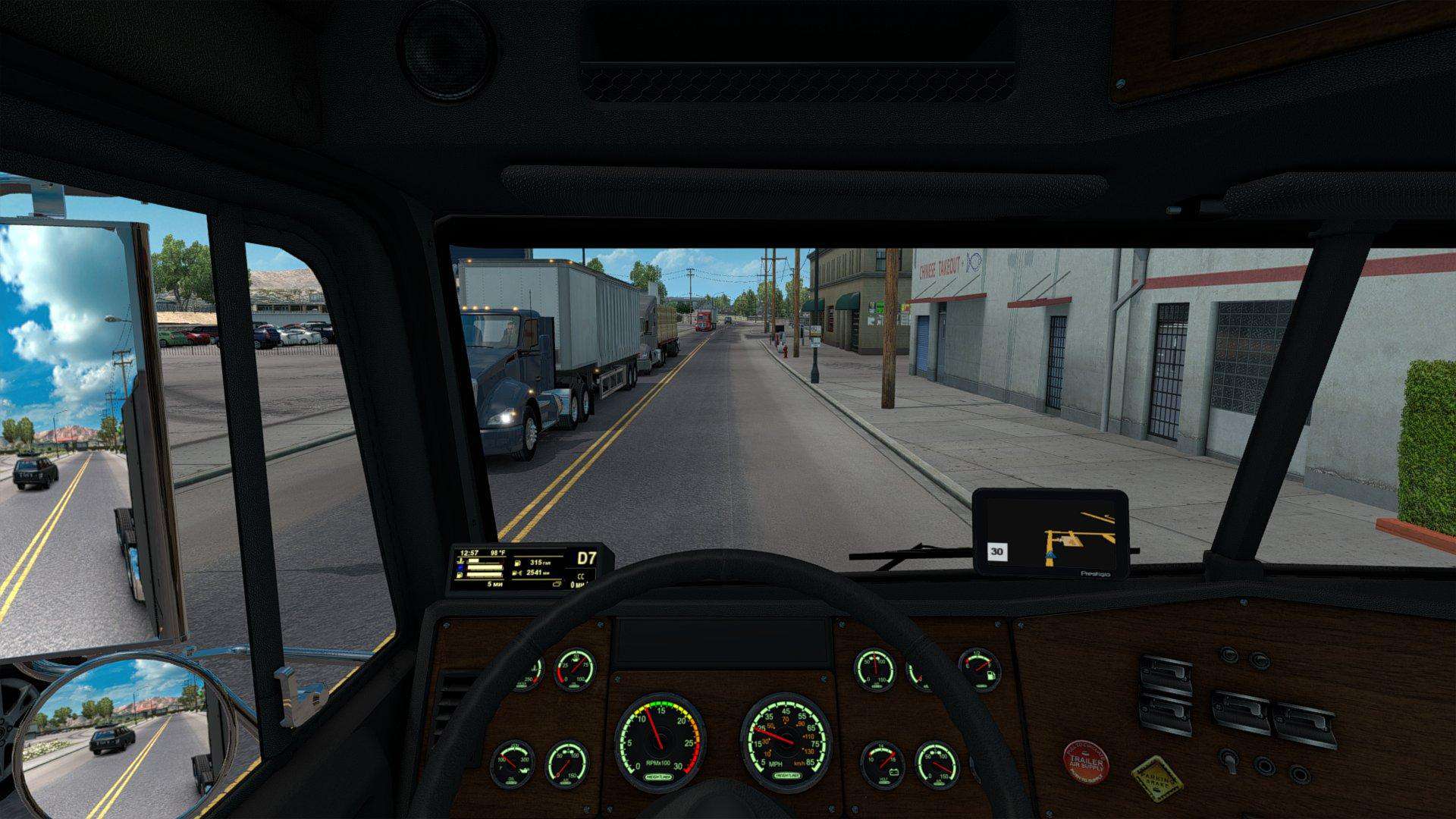1456x819 pixels.
Task: Click the Prestigio GPS navigation map
Action: [x=1051, y=533]
